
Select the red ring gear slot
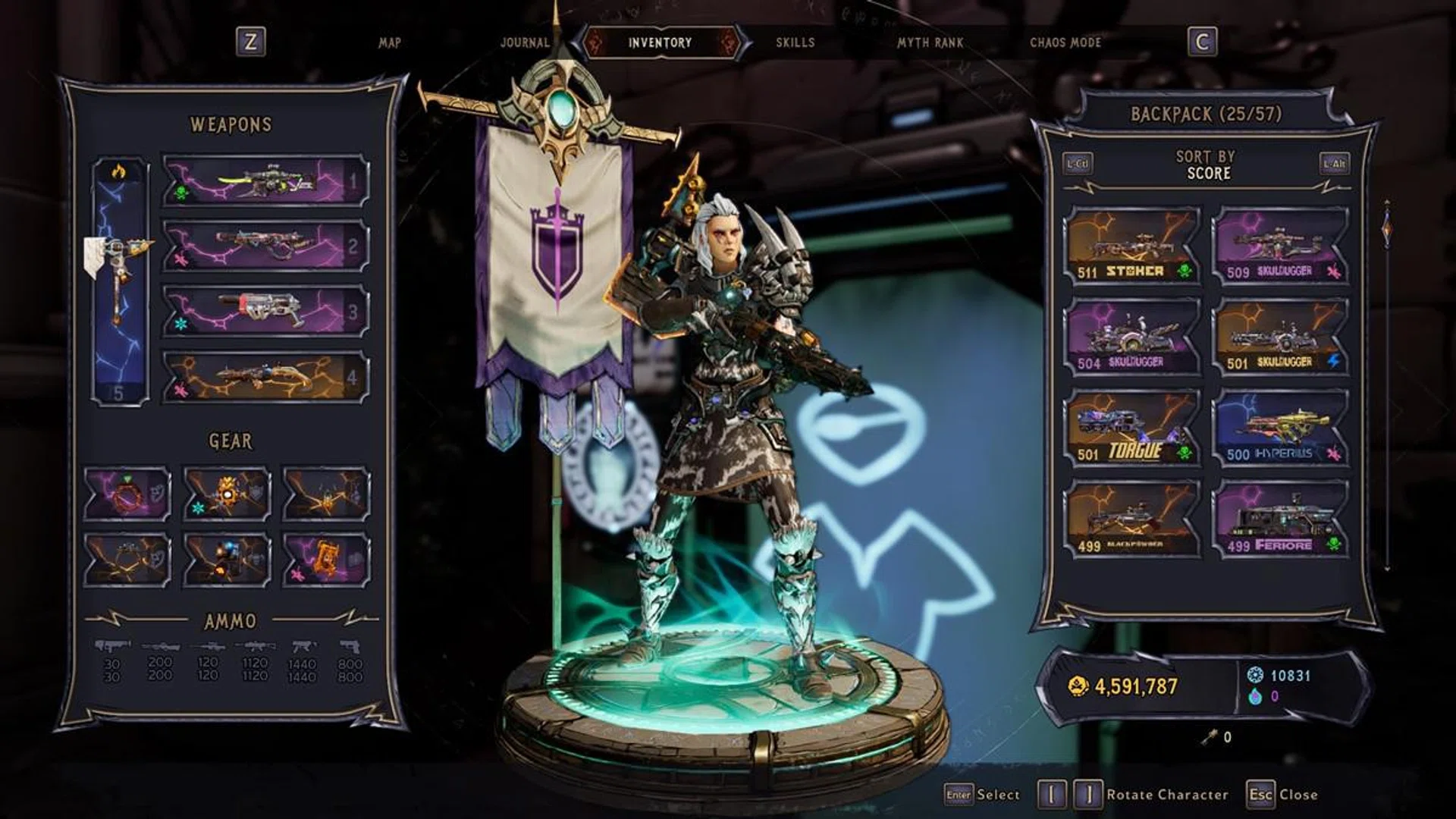coord(127,494)
